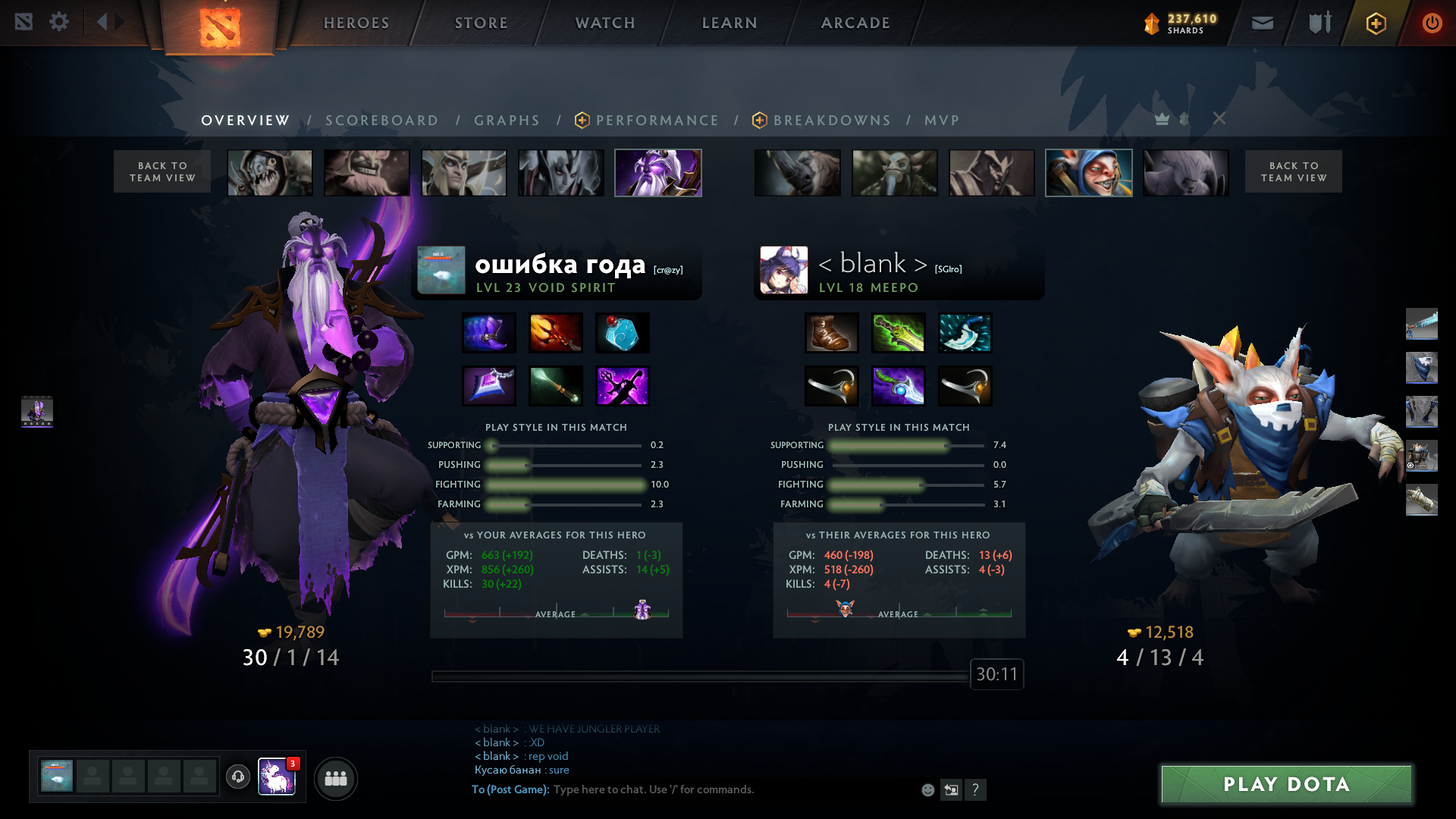Go to the Watch section
The image size is (1456, 819).
605,23
